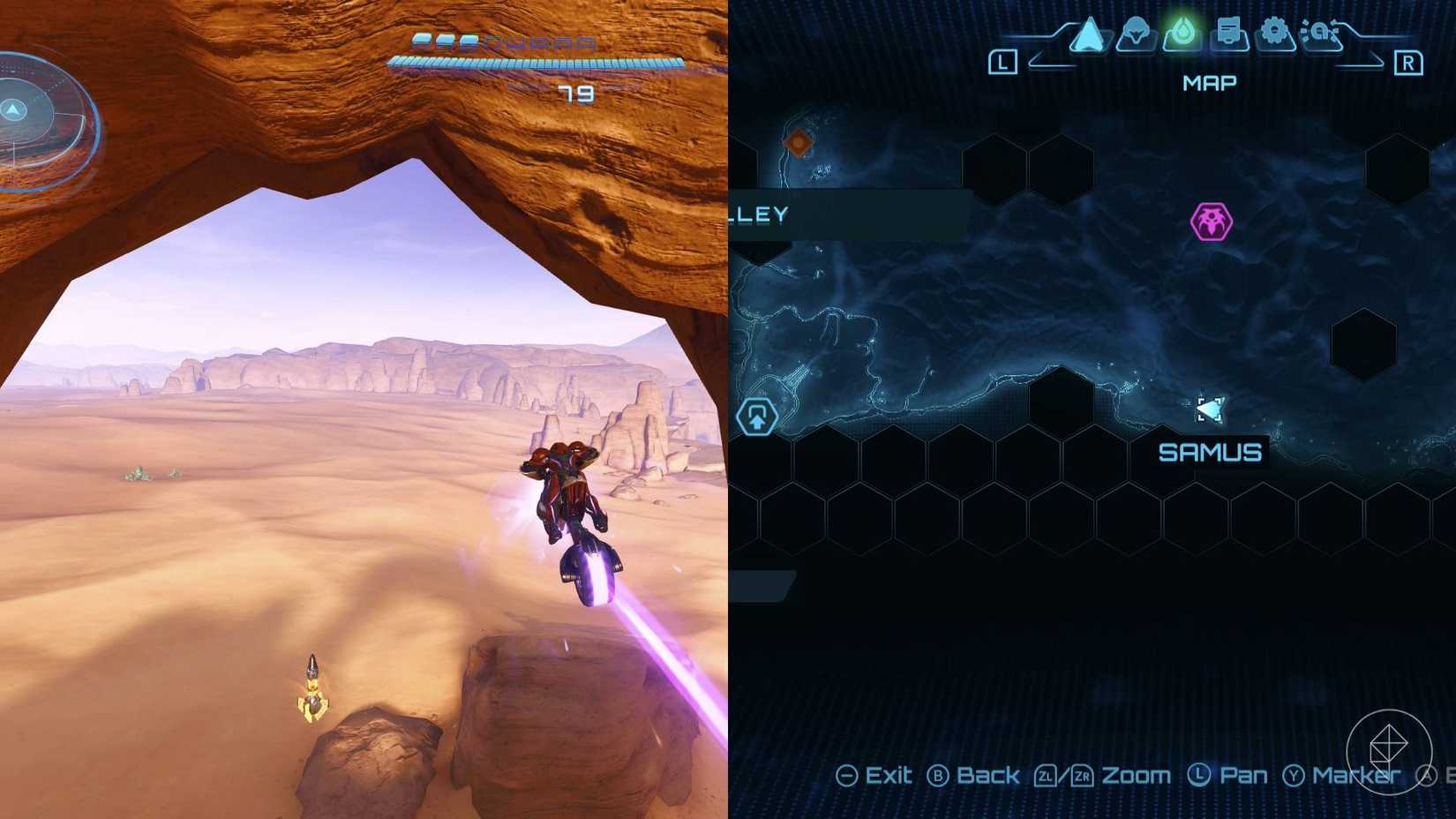
Task: Click the Samus position arrow marker
Action: tap(1211, 409)
